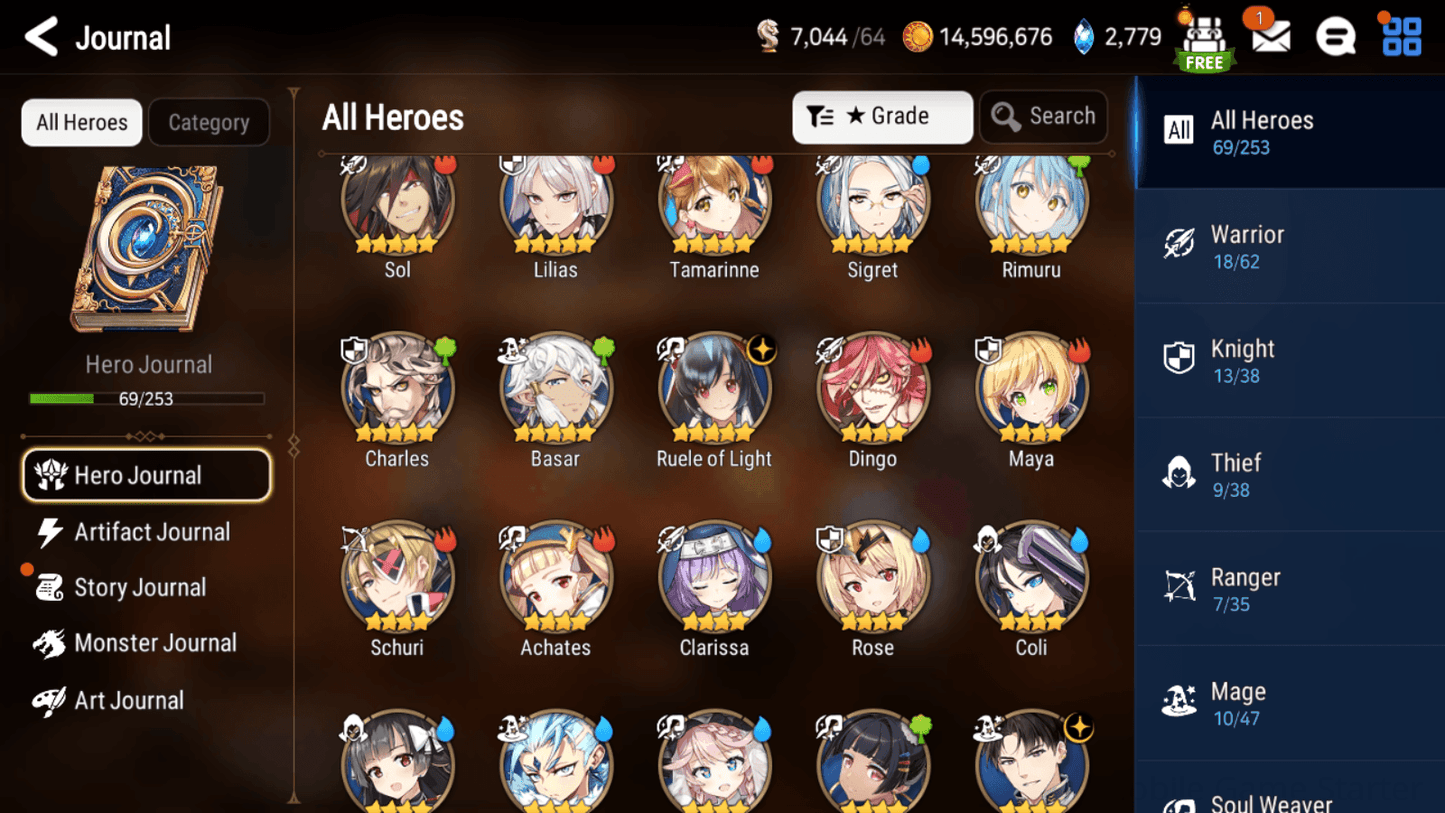This screenshot has height=813, width=1445.
Task: Select the Category tab
Action: pos(209,122)
